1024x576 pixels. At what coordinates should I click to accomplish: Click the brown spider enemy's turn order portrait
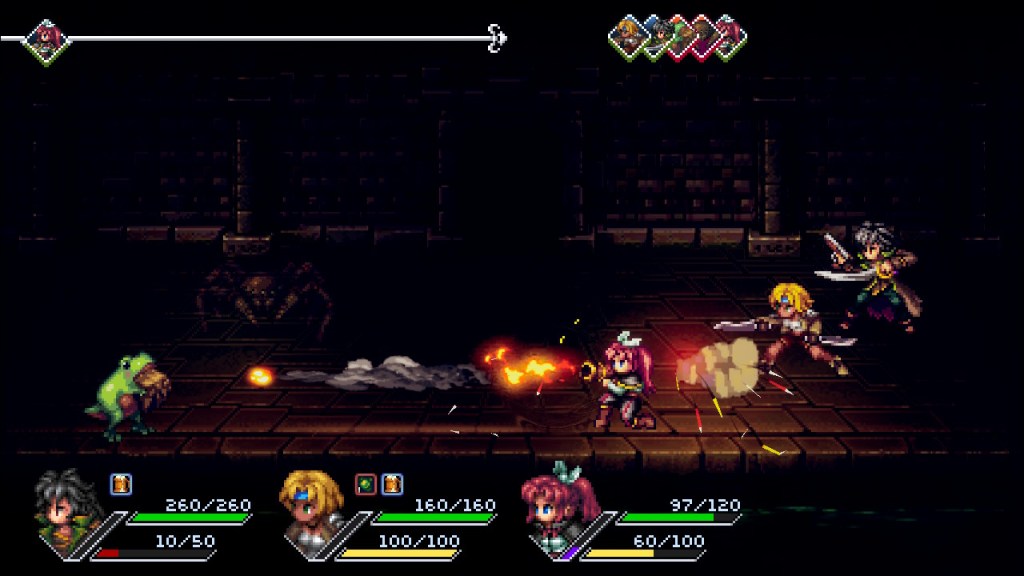(702, 37)
